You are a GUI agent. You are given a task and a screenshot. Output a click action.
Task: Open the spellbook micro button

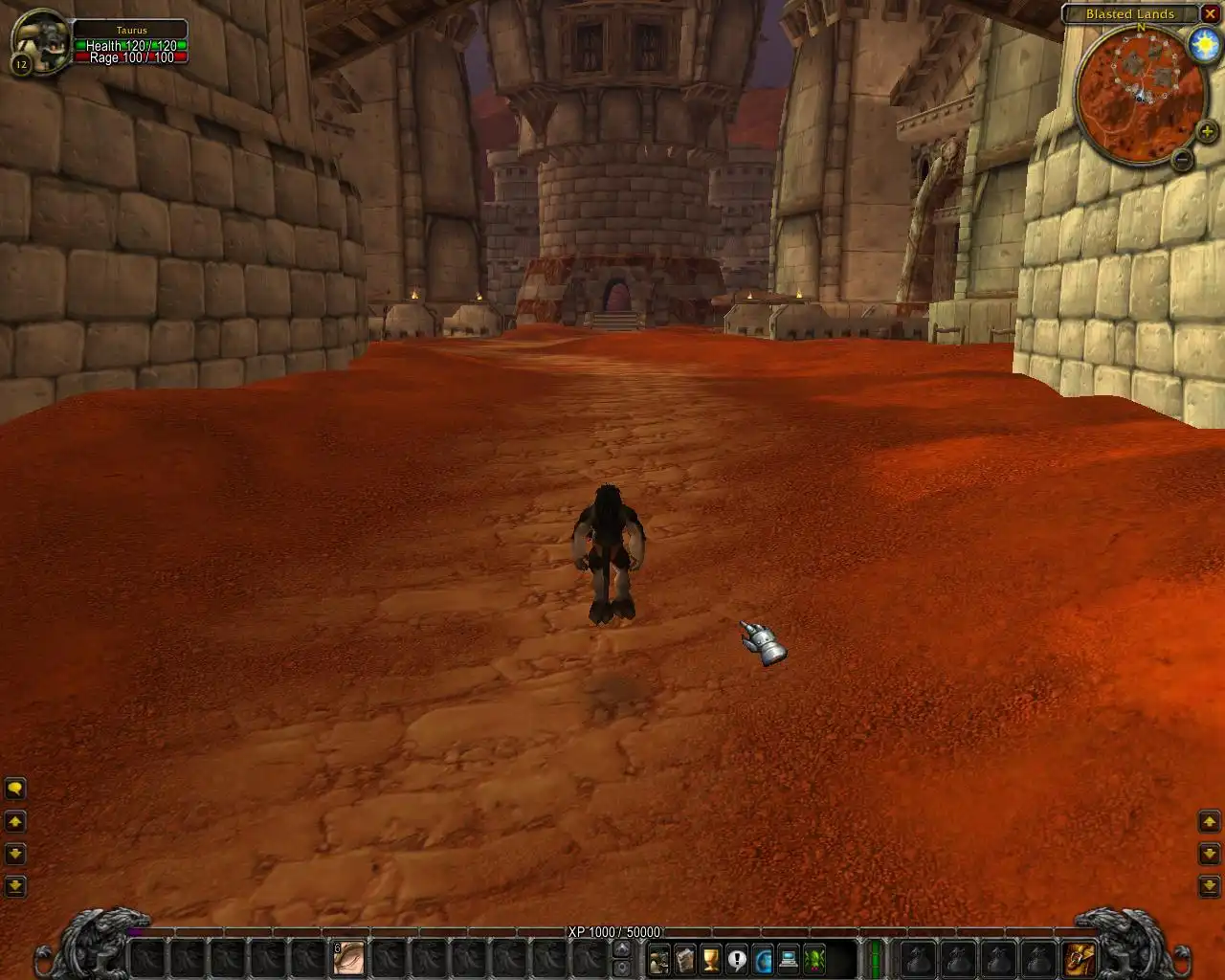click(x=684, y=958)
